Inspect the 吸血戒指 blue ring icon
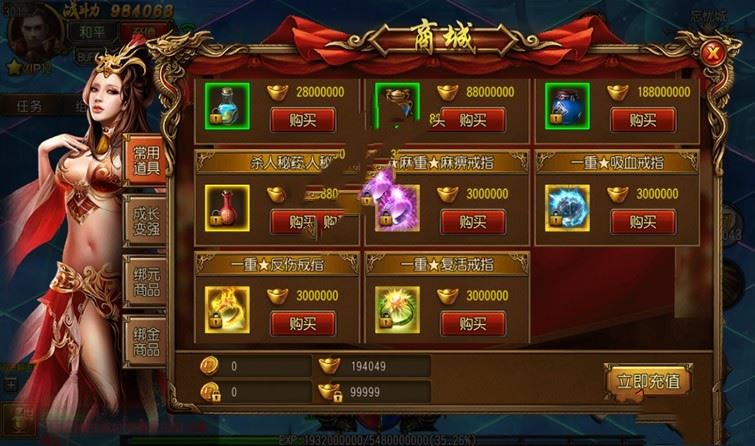The height and width of the screenshot is (446, 755). coord(564,207)
